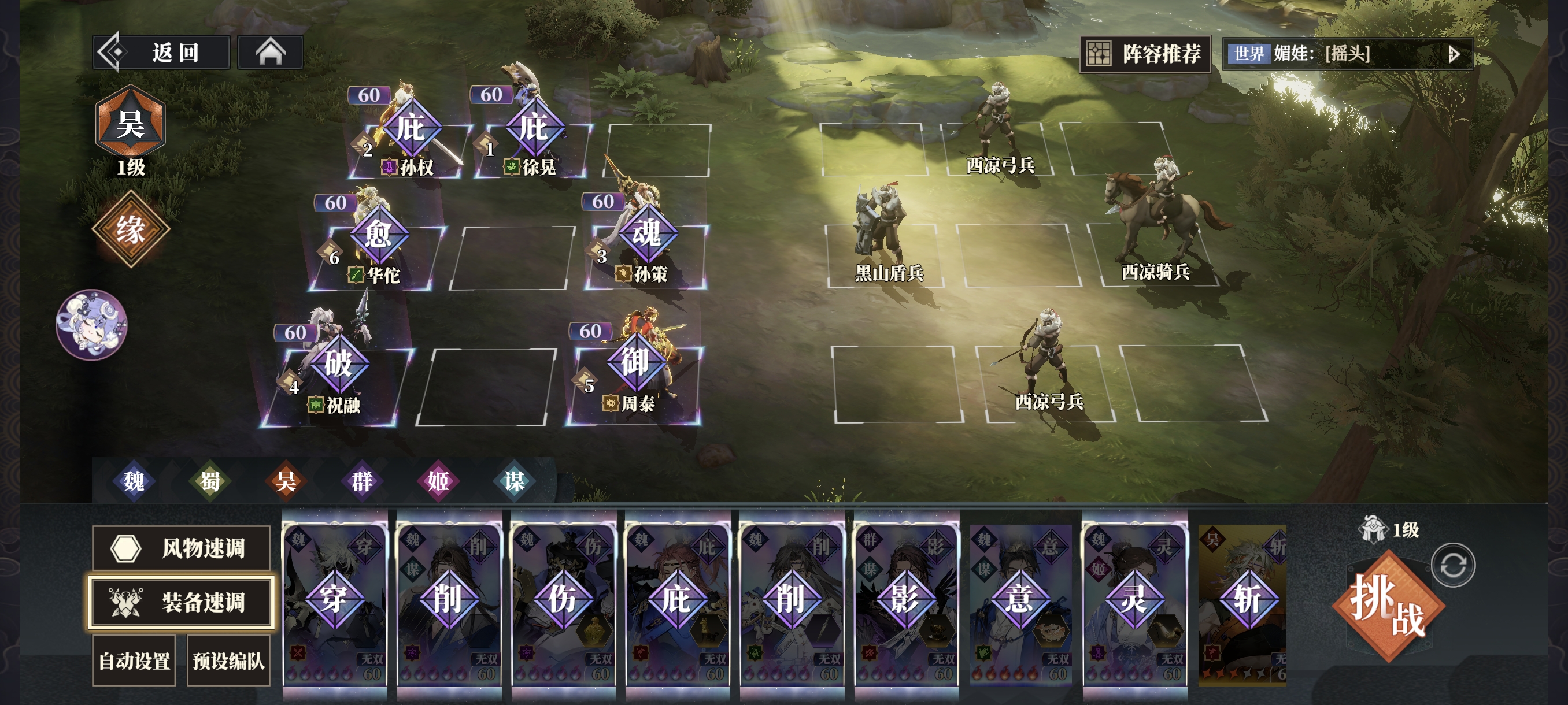This screenshot has height=705, width=1568.
Task: Choose 自动设置 auto setup
Action: tap(134, 661)
